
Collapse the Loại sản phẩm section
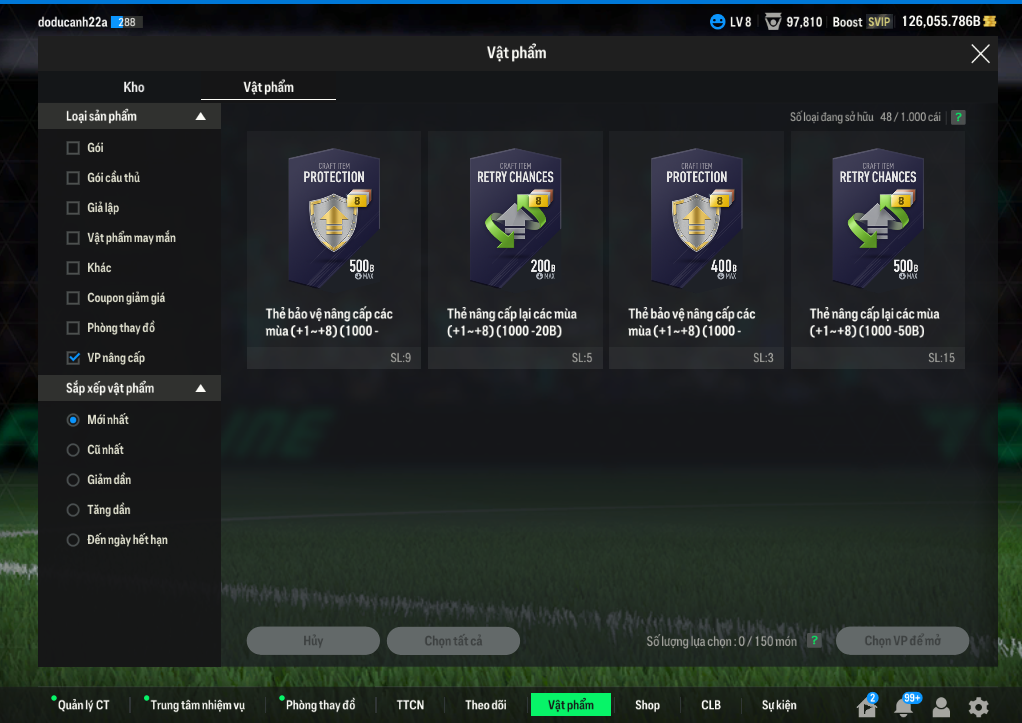point(201,117)
